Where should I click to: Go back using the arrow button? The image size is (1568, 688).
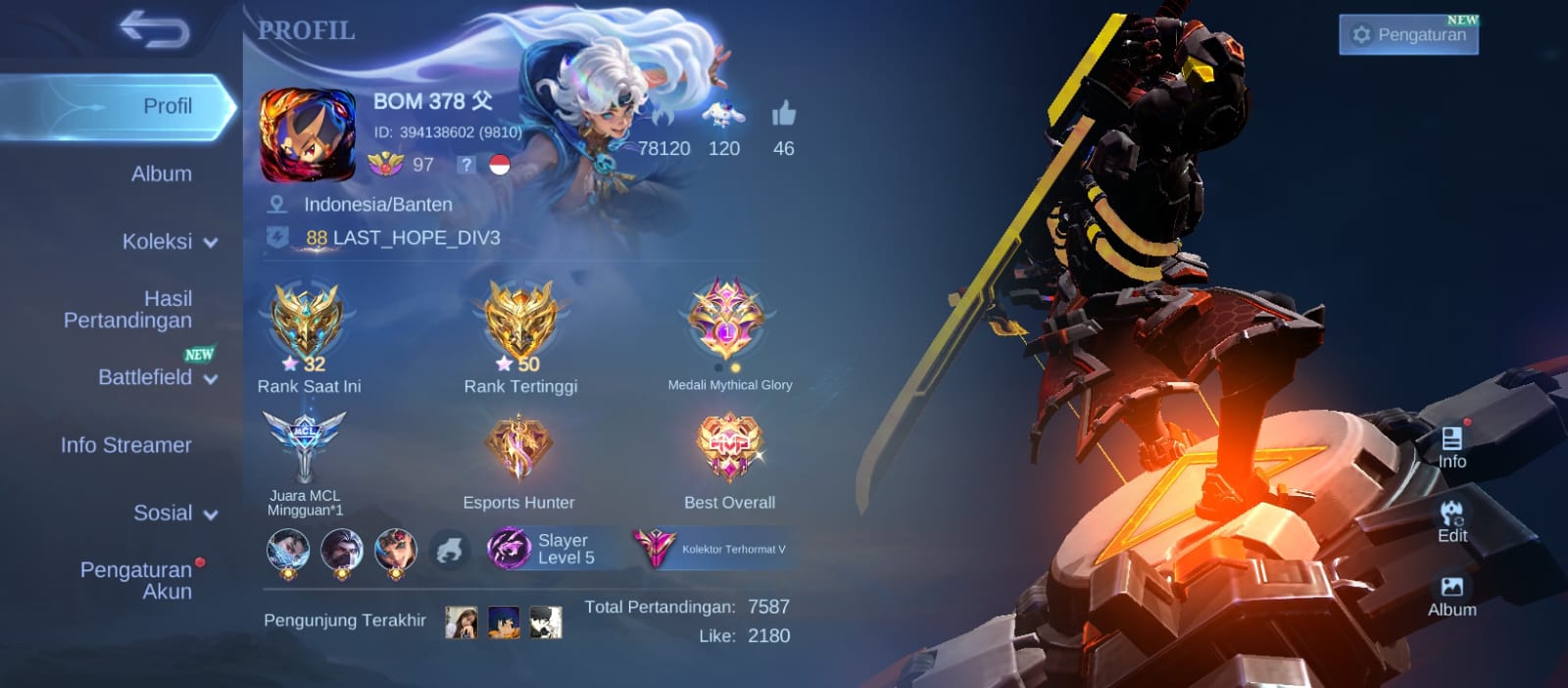pos(154,29)
